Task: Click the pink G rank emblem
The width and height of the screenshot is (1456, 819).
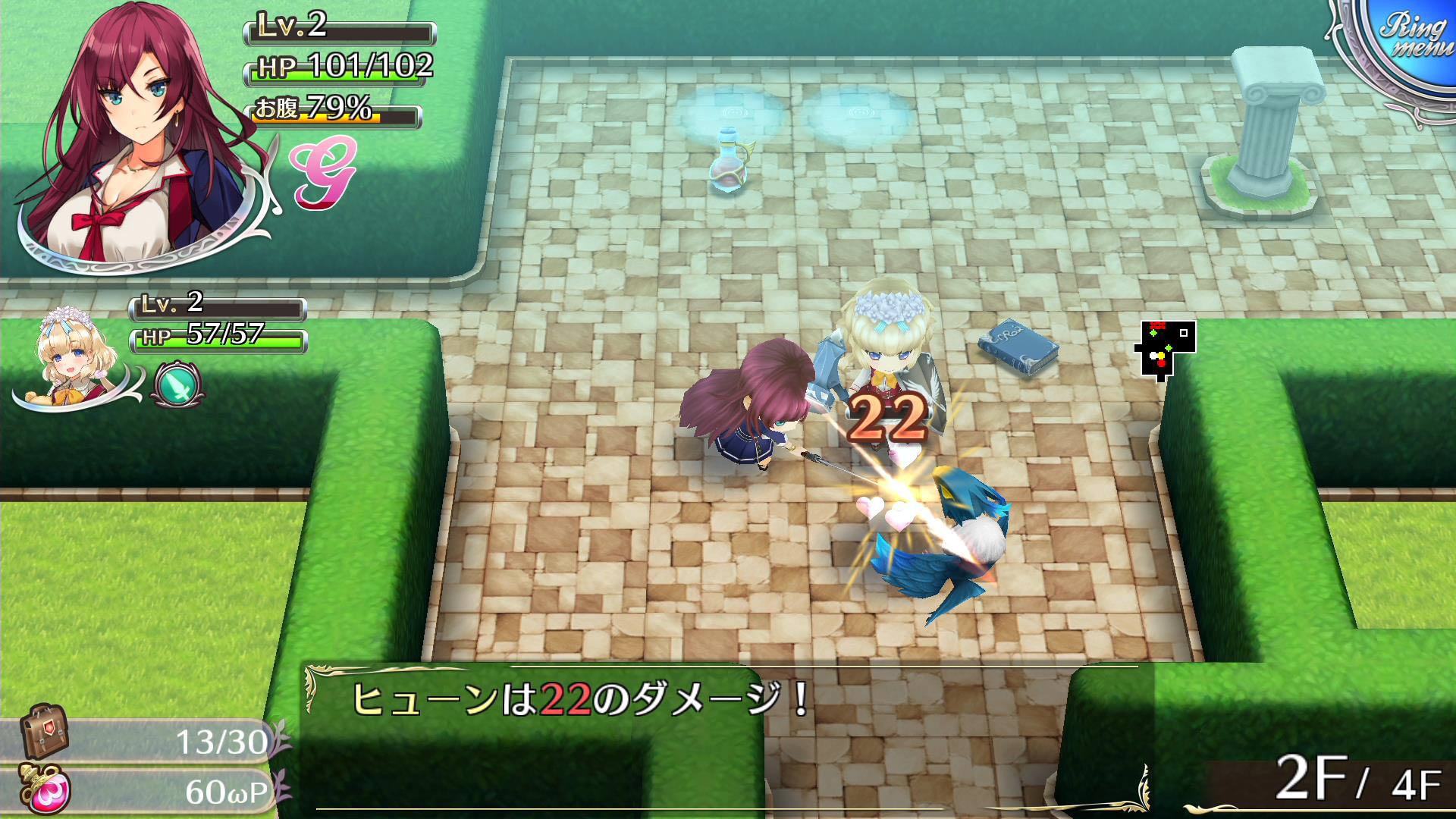Action: pyautogui.click(x=322, y=172)
